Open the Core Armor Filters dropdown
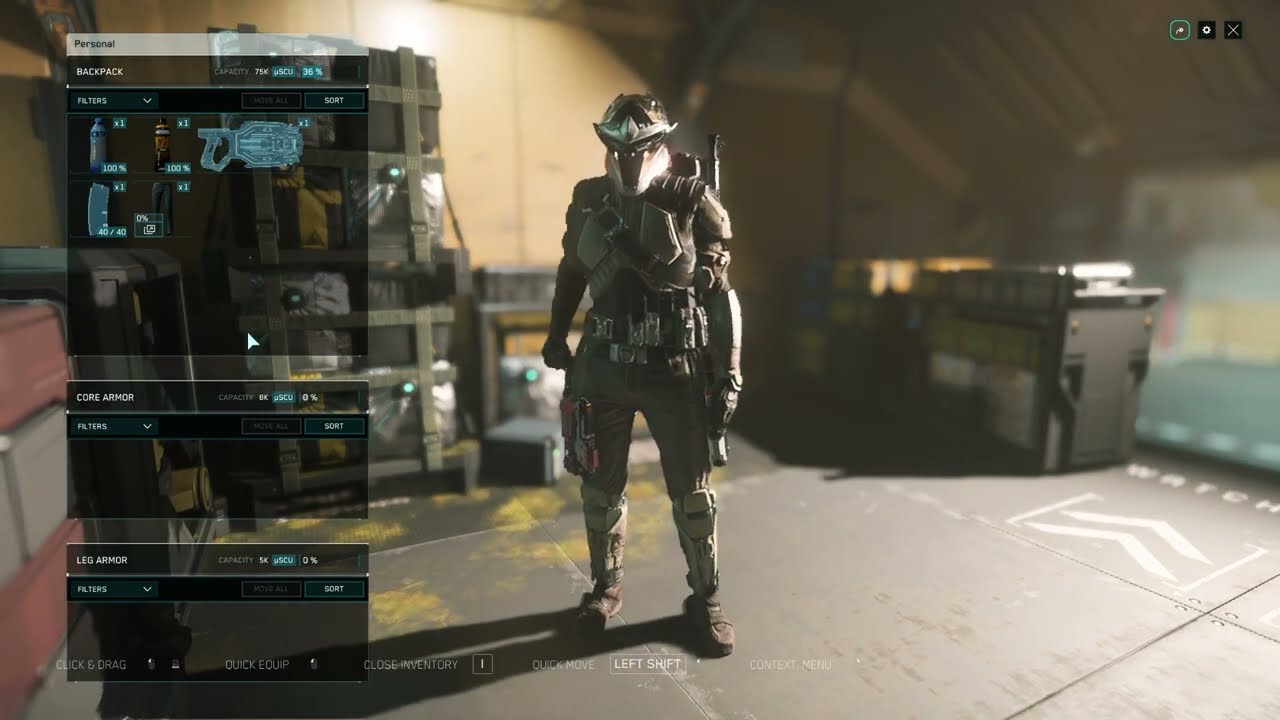 (x=114, y=426)
